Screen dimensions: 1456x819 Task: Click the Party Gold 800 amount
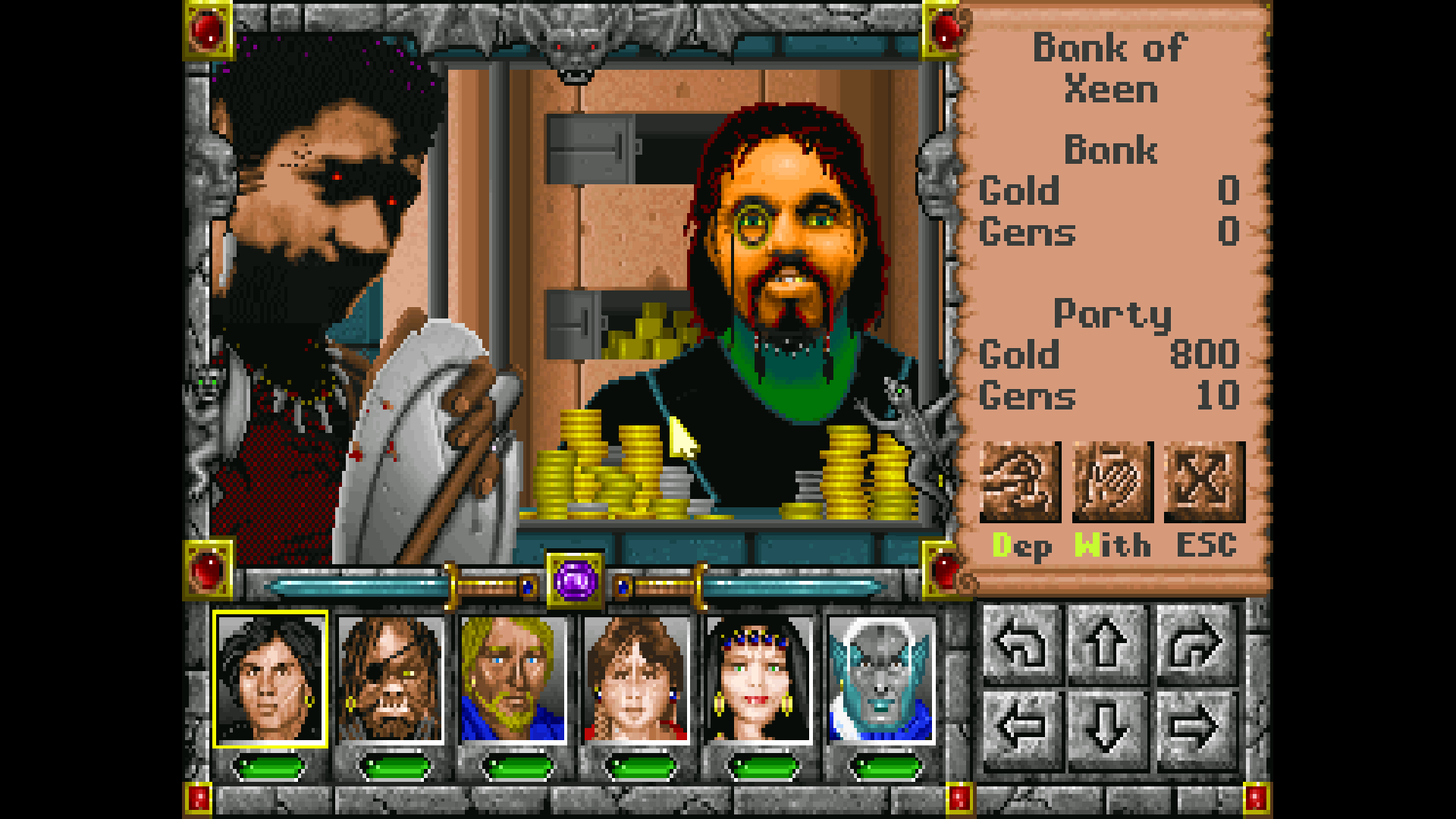click(1206, 355)
